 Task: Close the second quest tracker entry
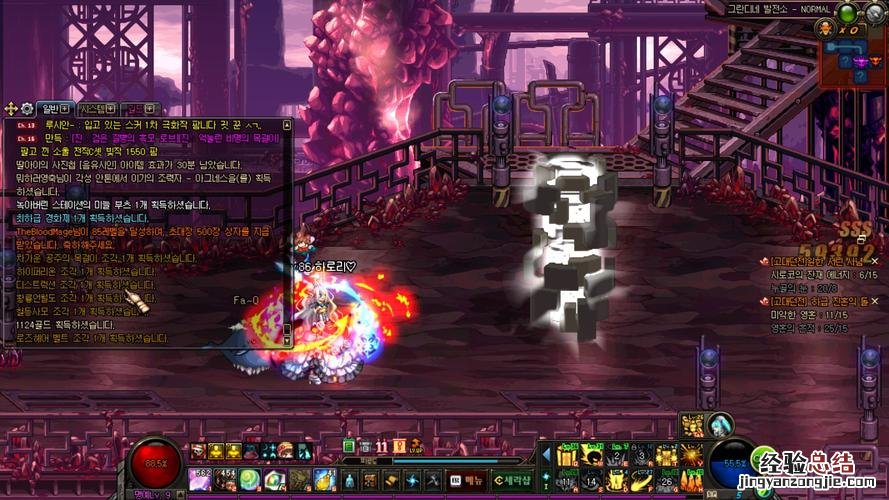(875, 300)
